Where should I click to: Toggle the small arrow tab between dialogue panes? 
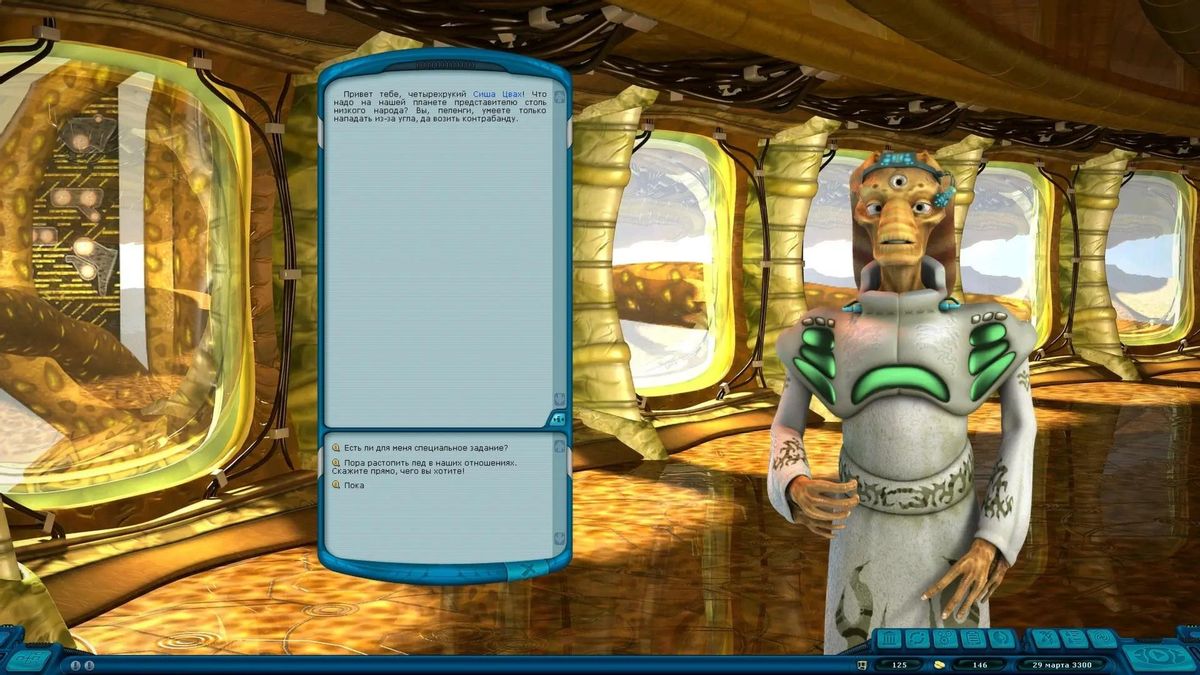point(557,420)
